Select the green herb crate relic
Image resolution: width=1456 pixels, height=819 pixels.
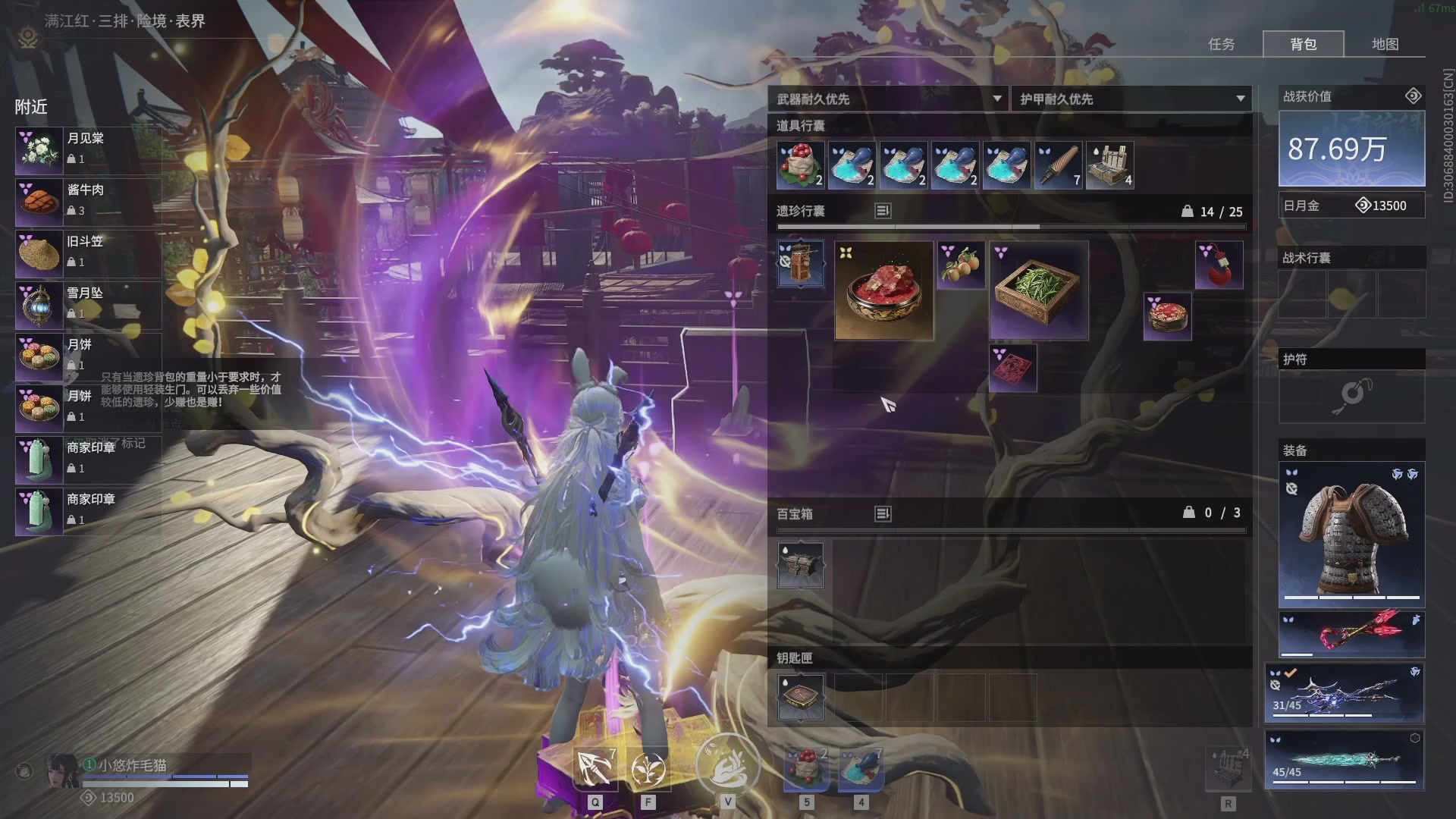click(x=1038, y=290)
